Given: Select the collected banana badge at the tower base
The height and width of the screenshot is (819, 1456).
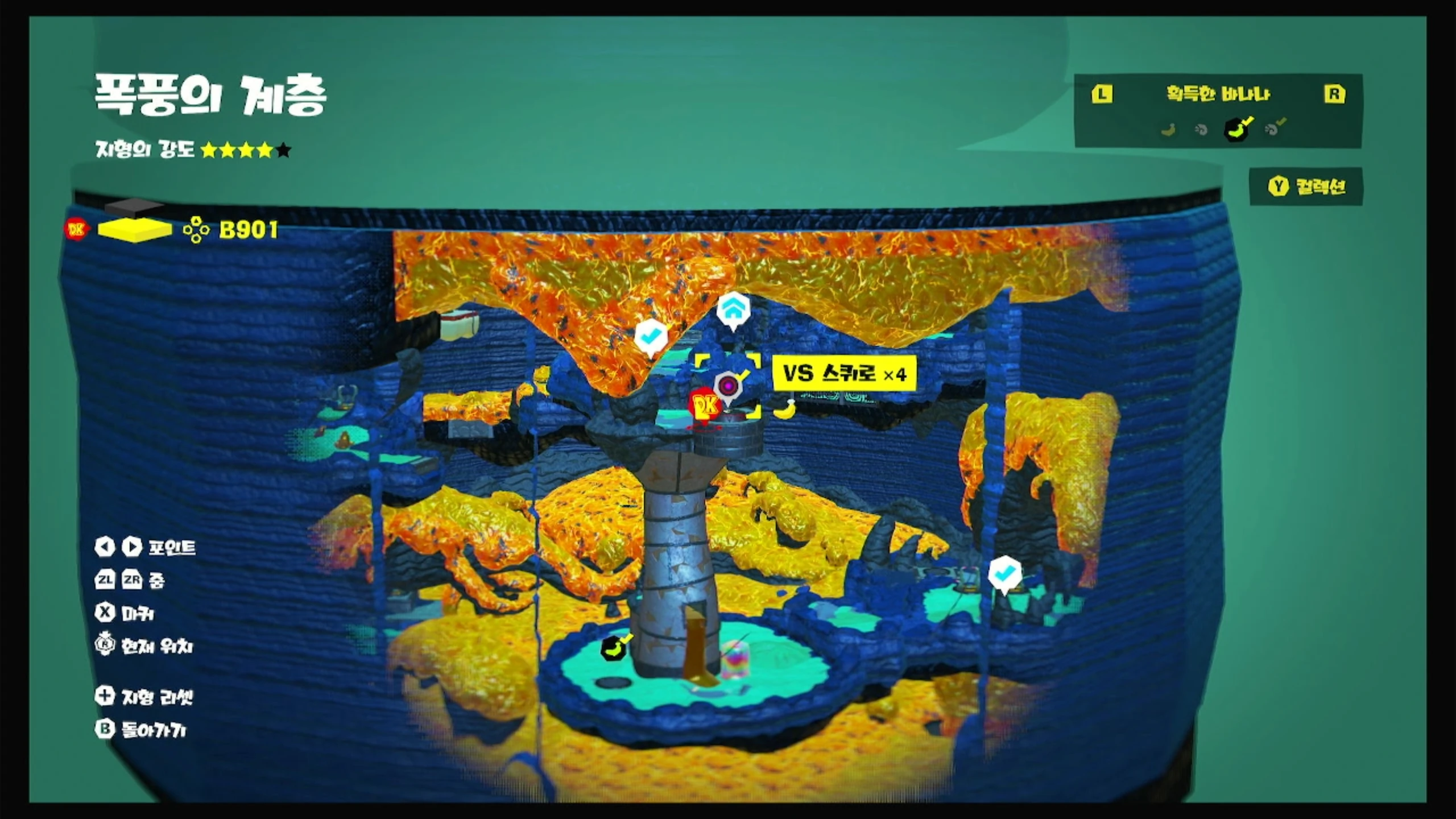Looking at the screenshot, I should pyautogui.click(x=615, y=648).
